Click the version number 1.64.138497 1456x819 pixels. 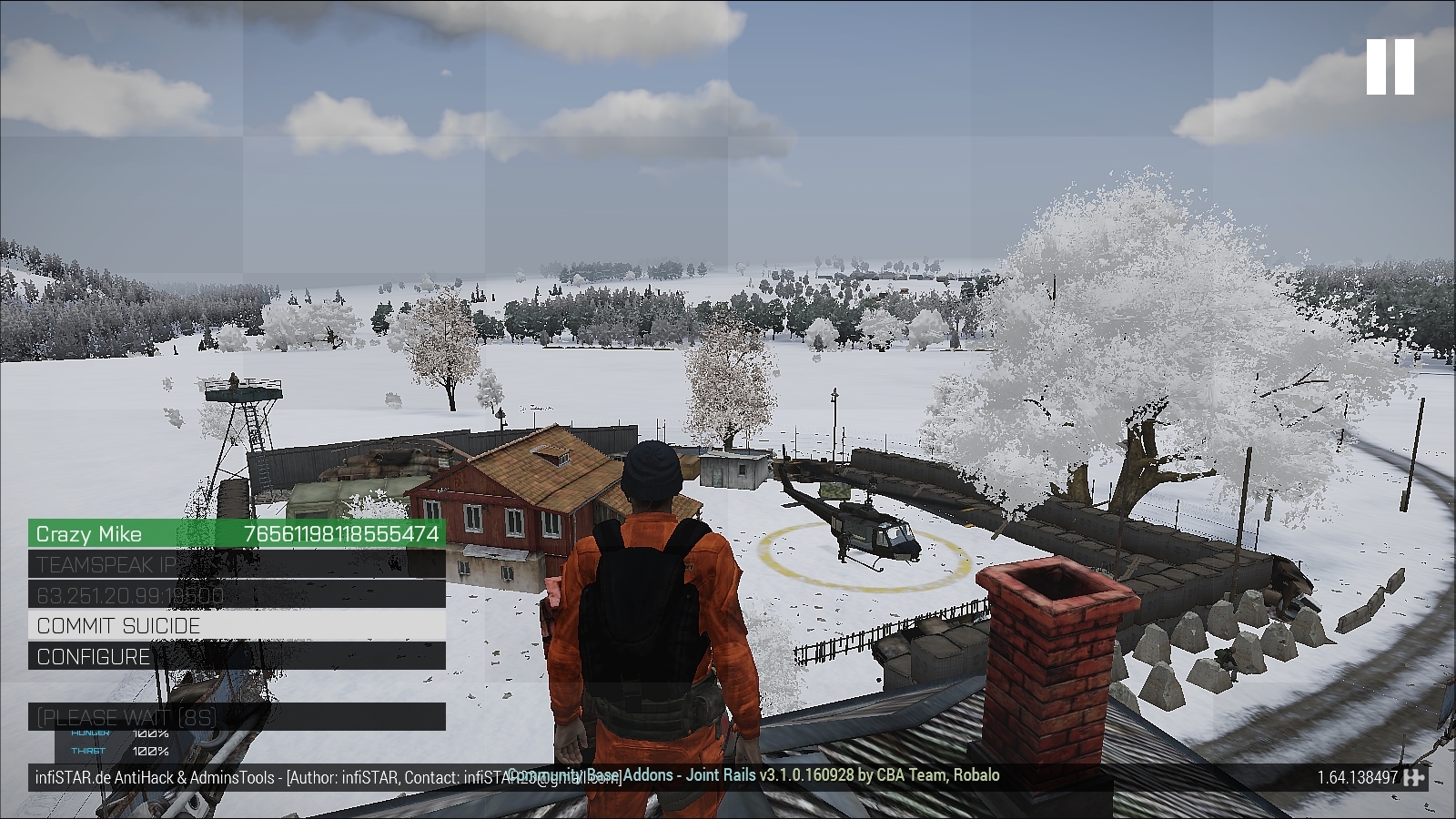1356,777
